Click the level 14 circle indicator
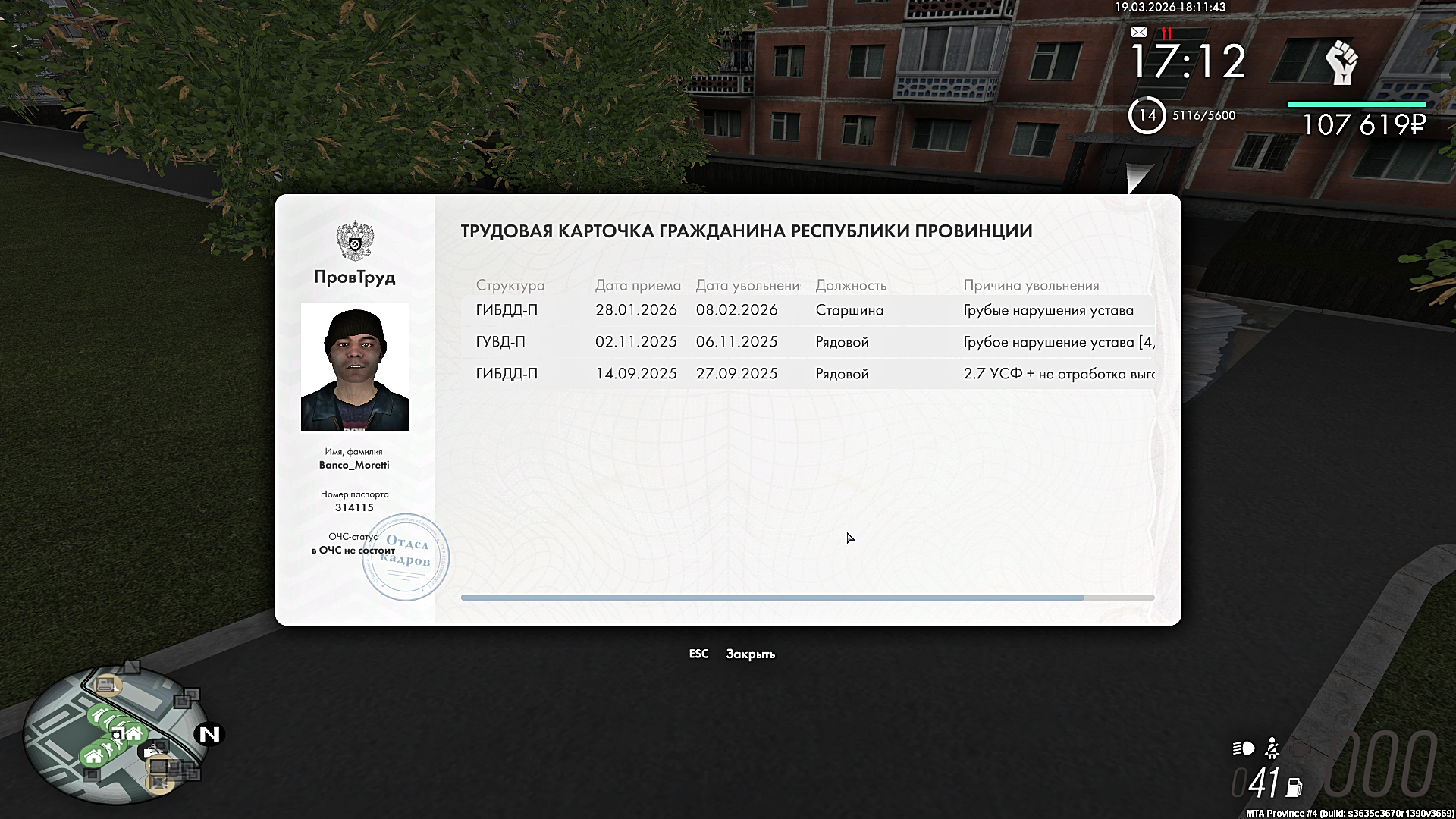 point(1147,115)
